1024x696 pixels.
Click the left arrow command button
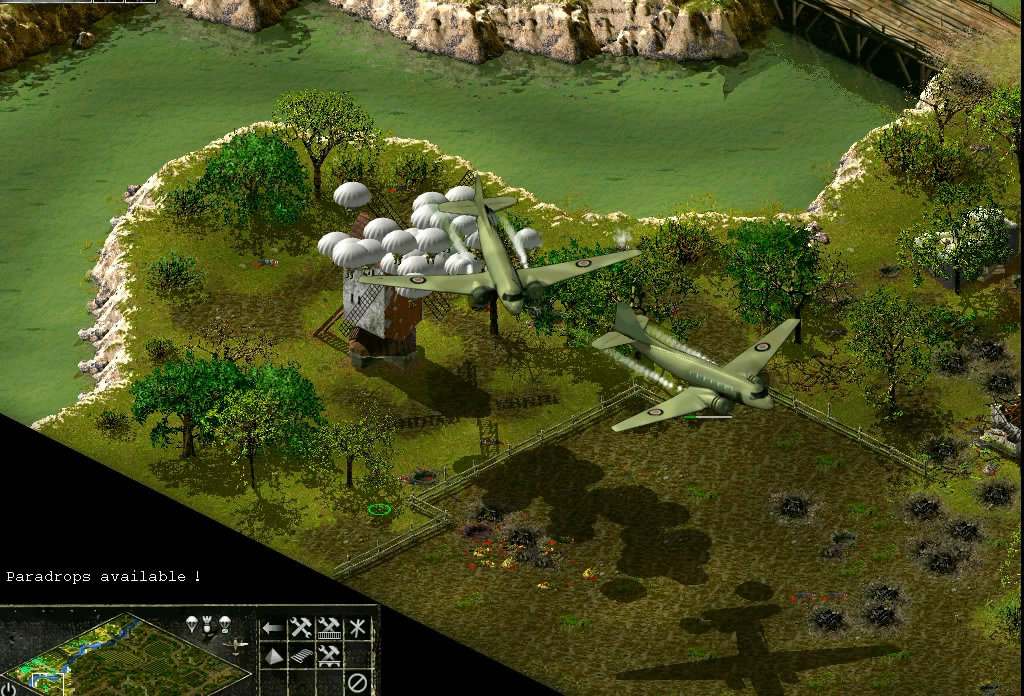point(272,628)
